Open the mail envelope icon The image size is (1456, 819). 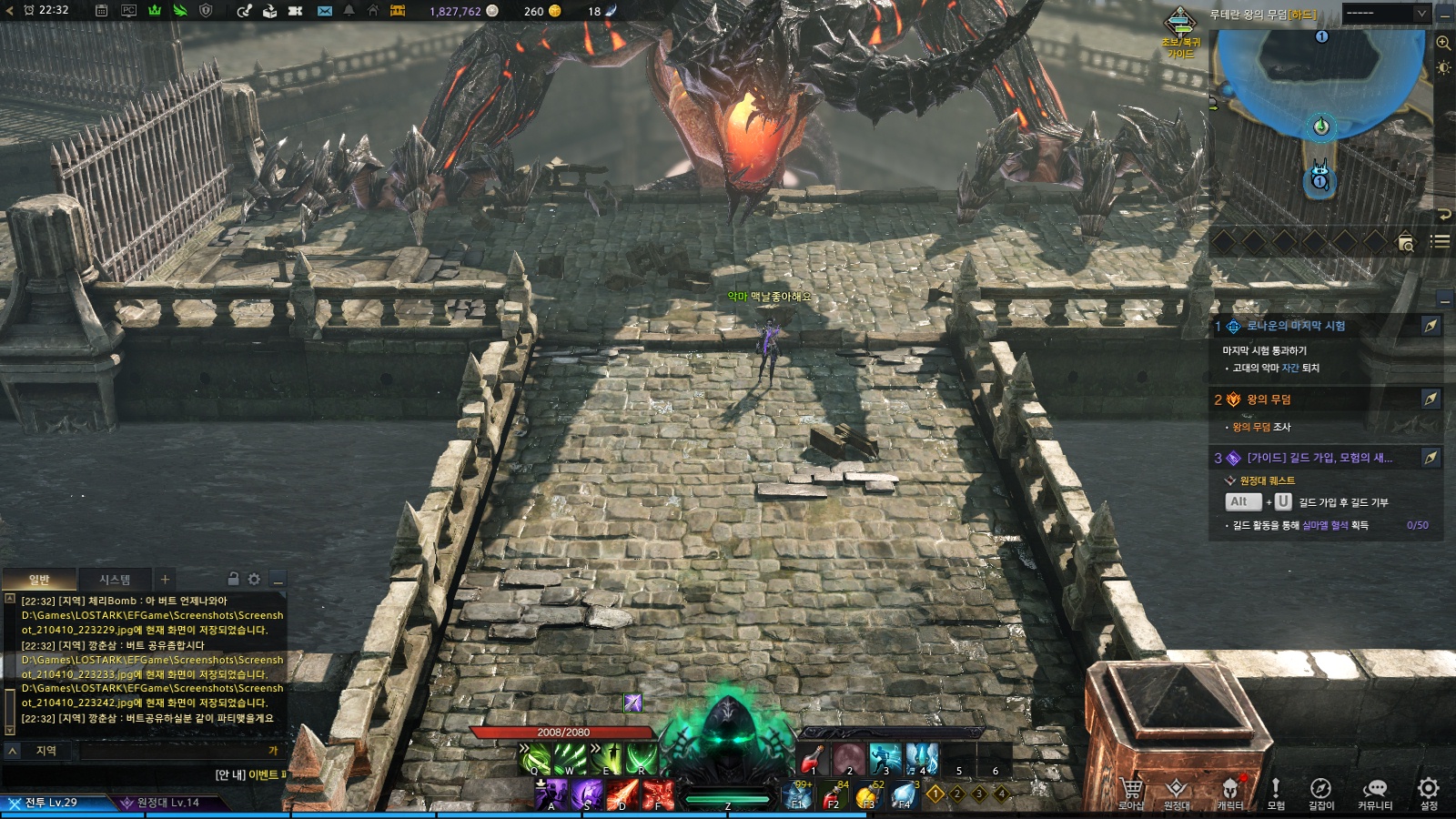pos(325,11)
